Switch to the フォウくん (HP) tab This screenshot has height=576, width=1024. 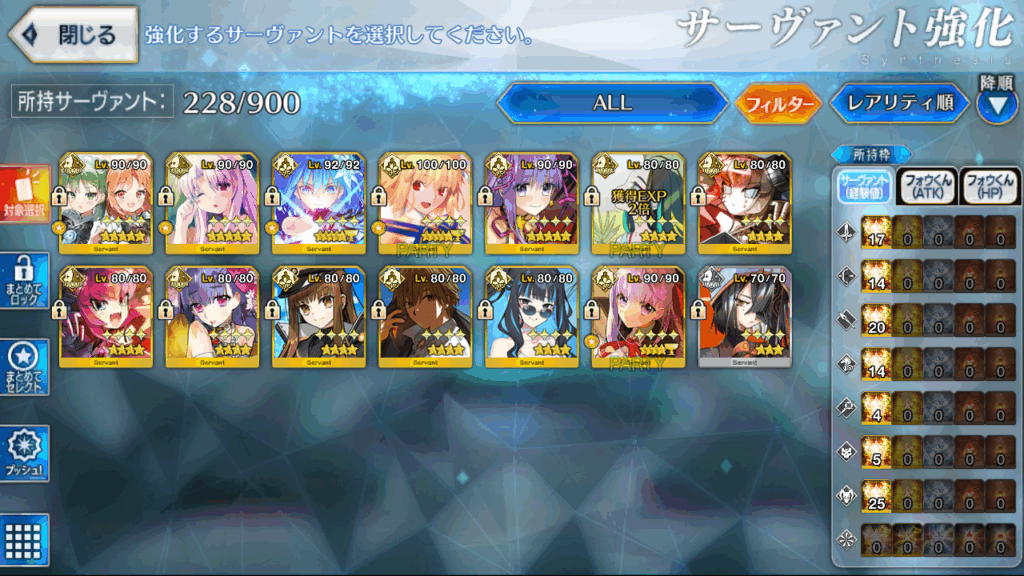click(989, 184)
